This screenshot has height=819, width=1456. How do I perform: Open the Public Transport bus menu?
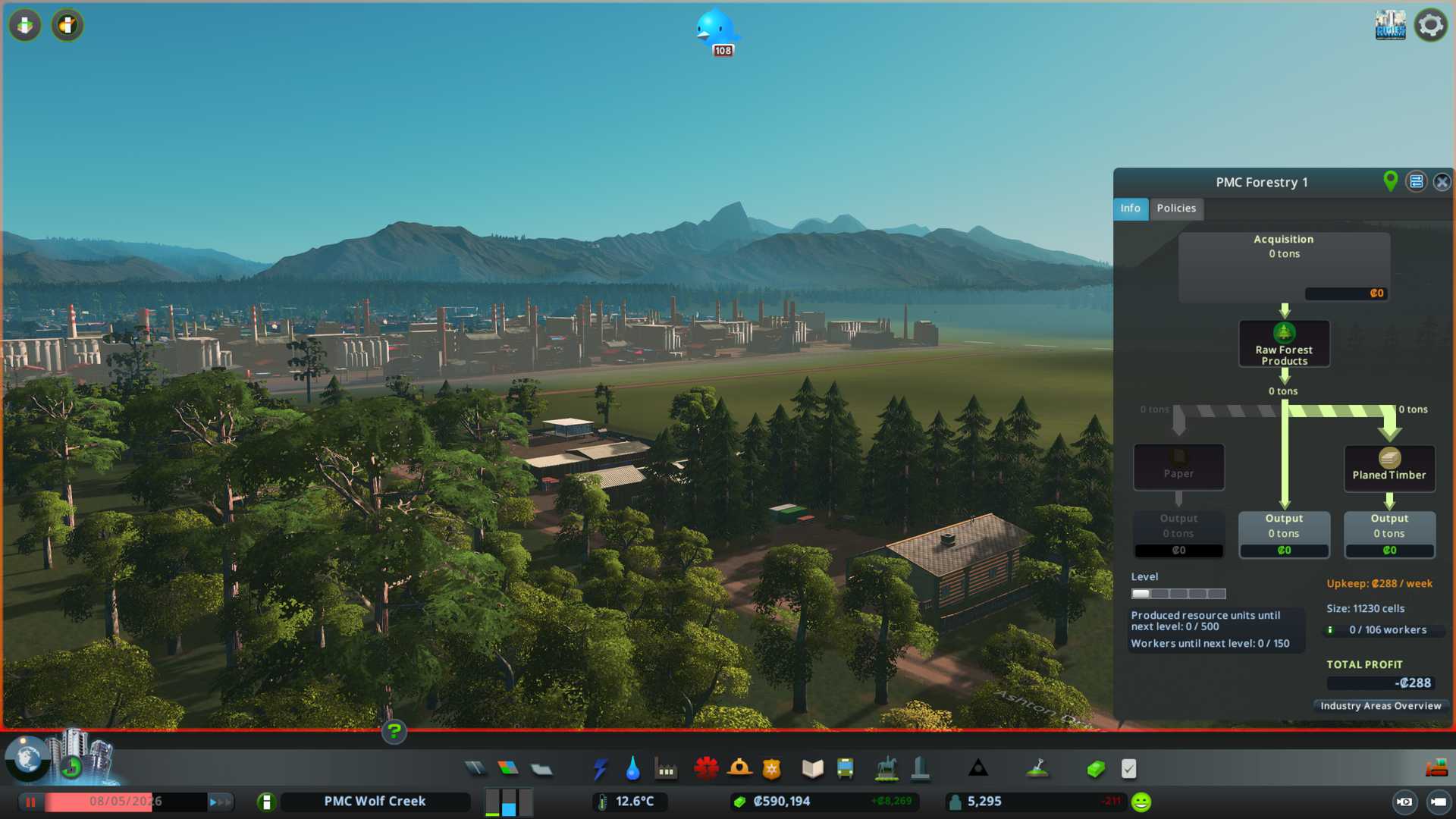tap(845, 769)
